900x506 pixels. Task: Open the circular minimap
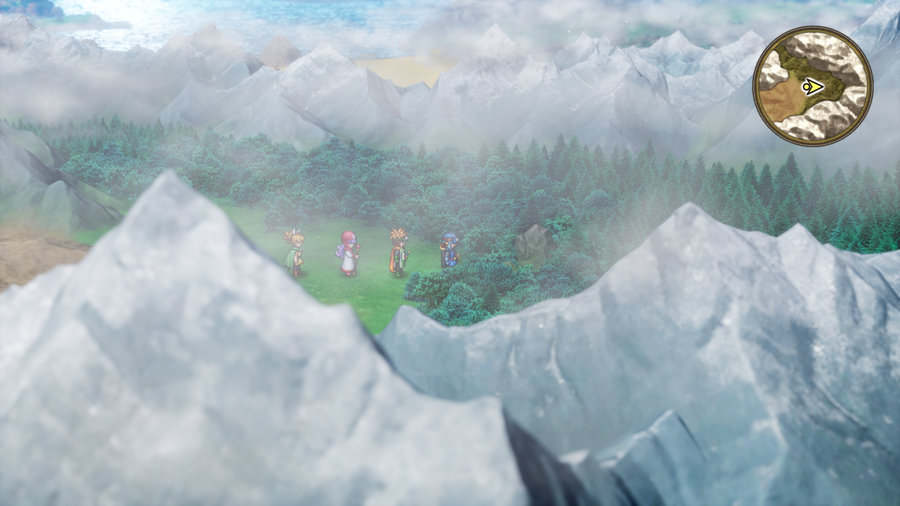812,86
